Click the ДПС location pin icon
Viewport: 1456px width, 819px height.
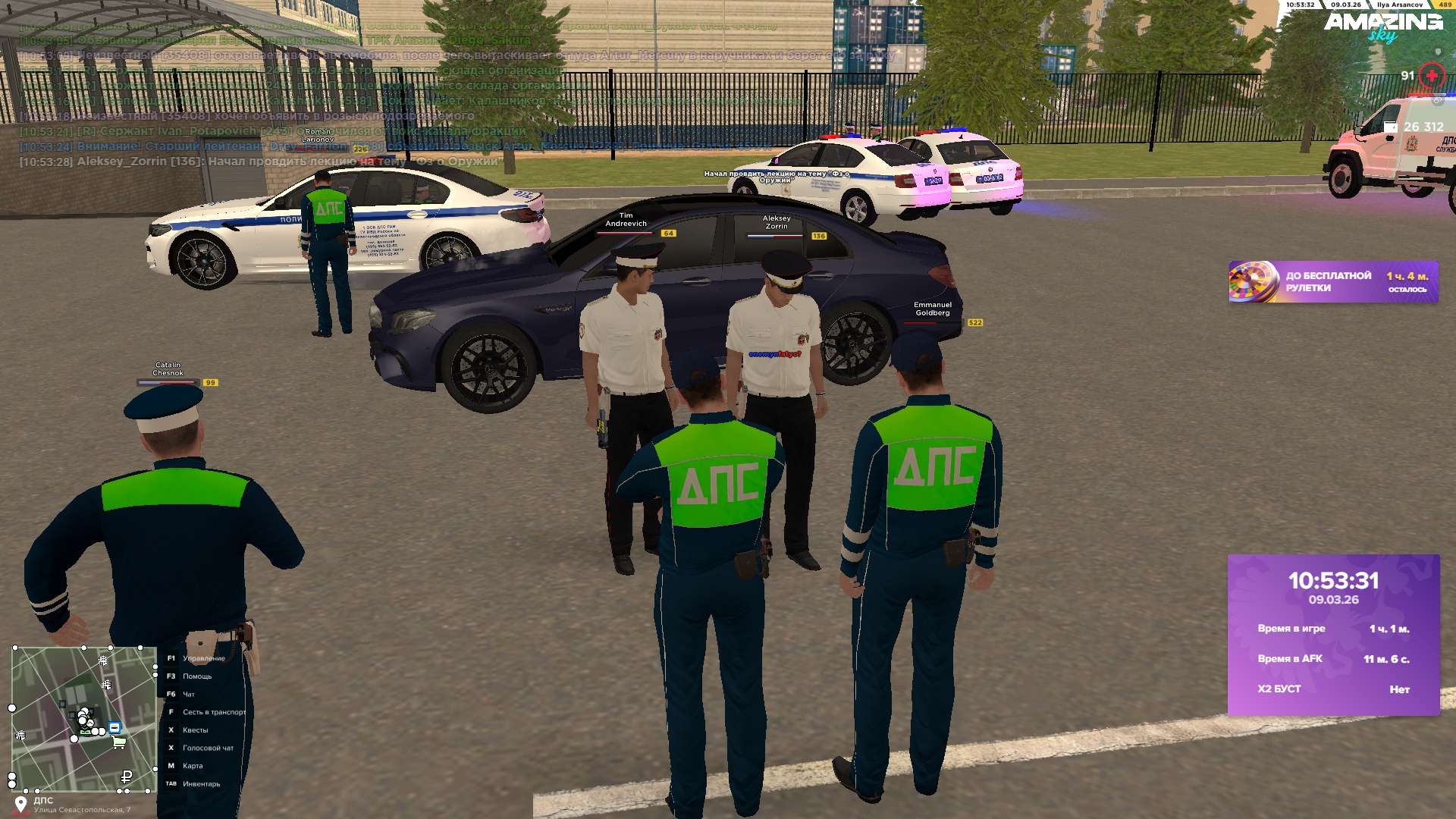20,804
